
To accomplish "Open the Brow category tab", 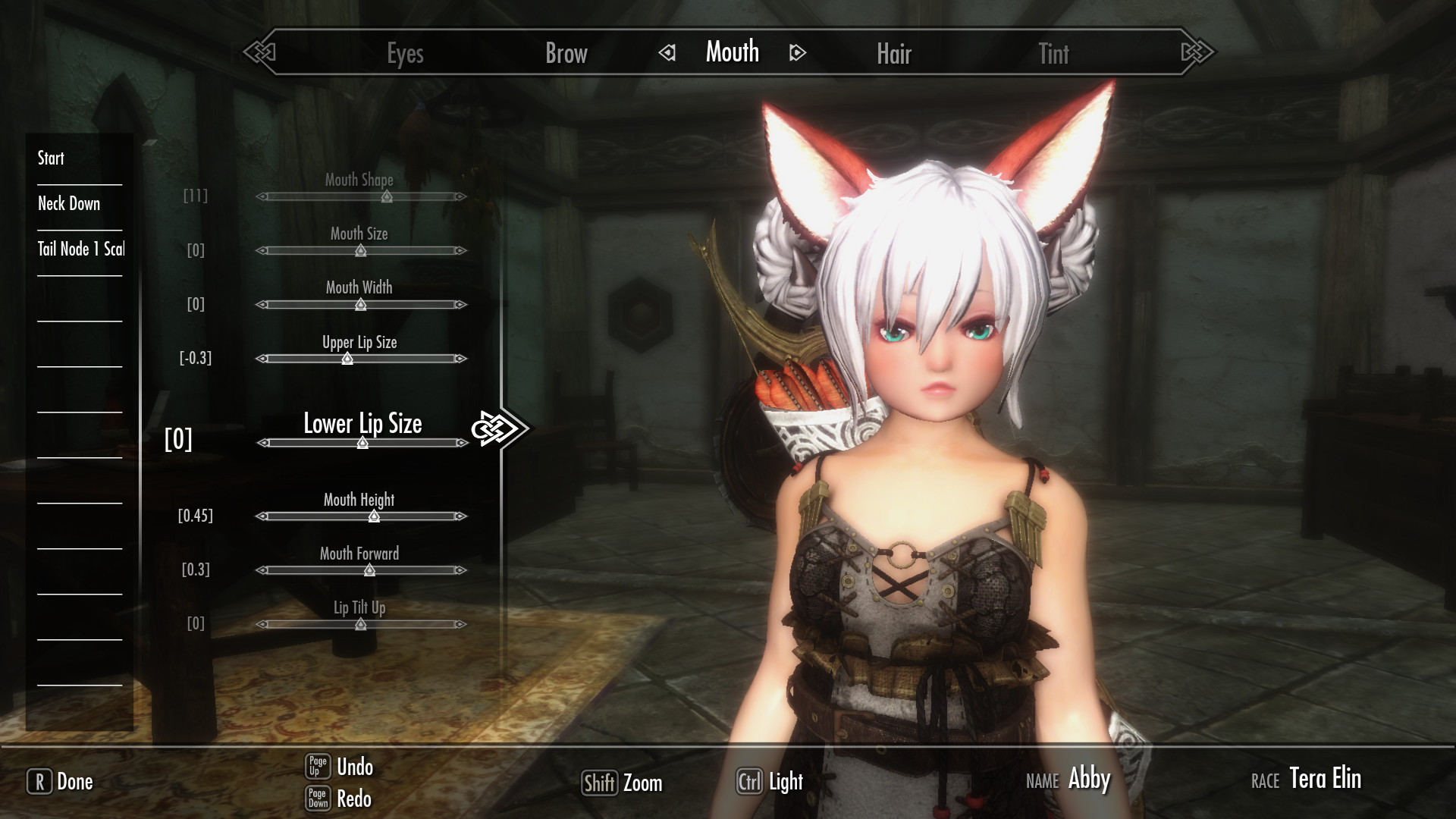I will point(566,53).
